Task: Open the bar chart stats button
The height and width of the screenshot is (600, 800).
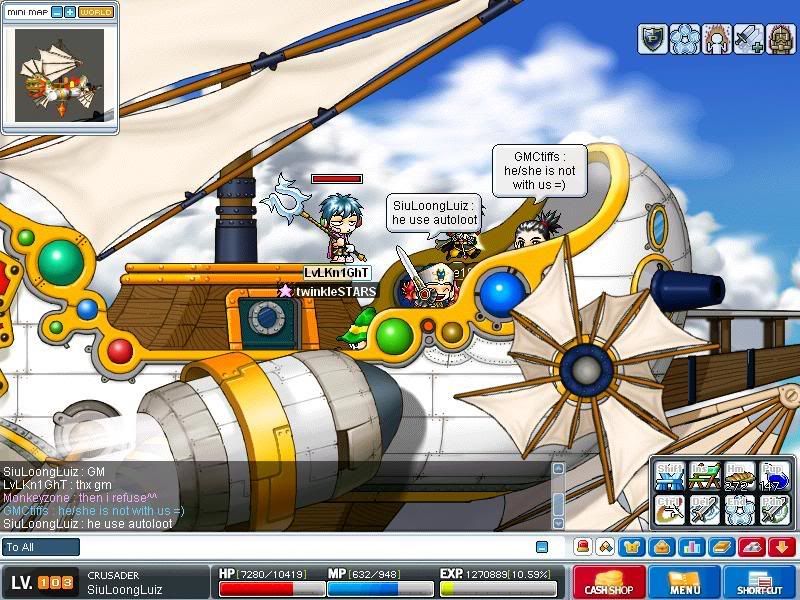Action: click(692, 547)
